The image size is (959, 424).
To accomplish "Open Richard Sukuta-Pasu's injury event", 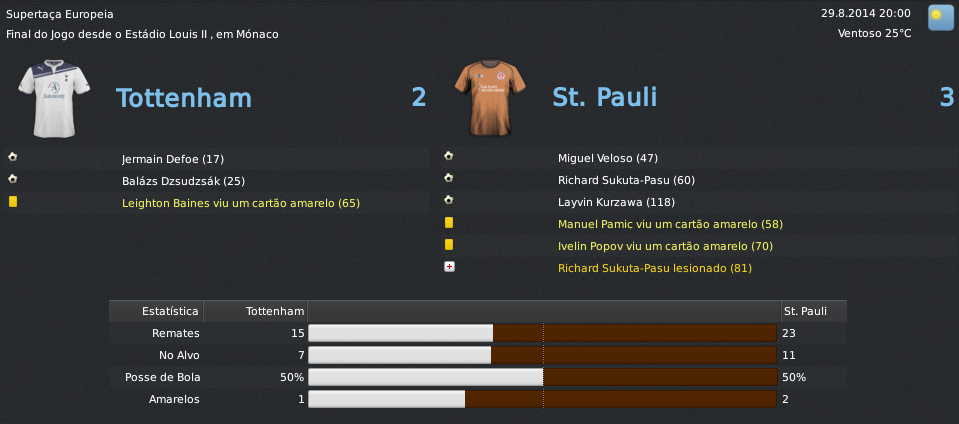I will click(x=655, y=269).
